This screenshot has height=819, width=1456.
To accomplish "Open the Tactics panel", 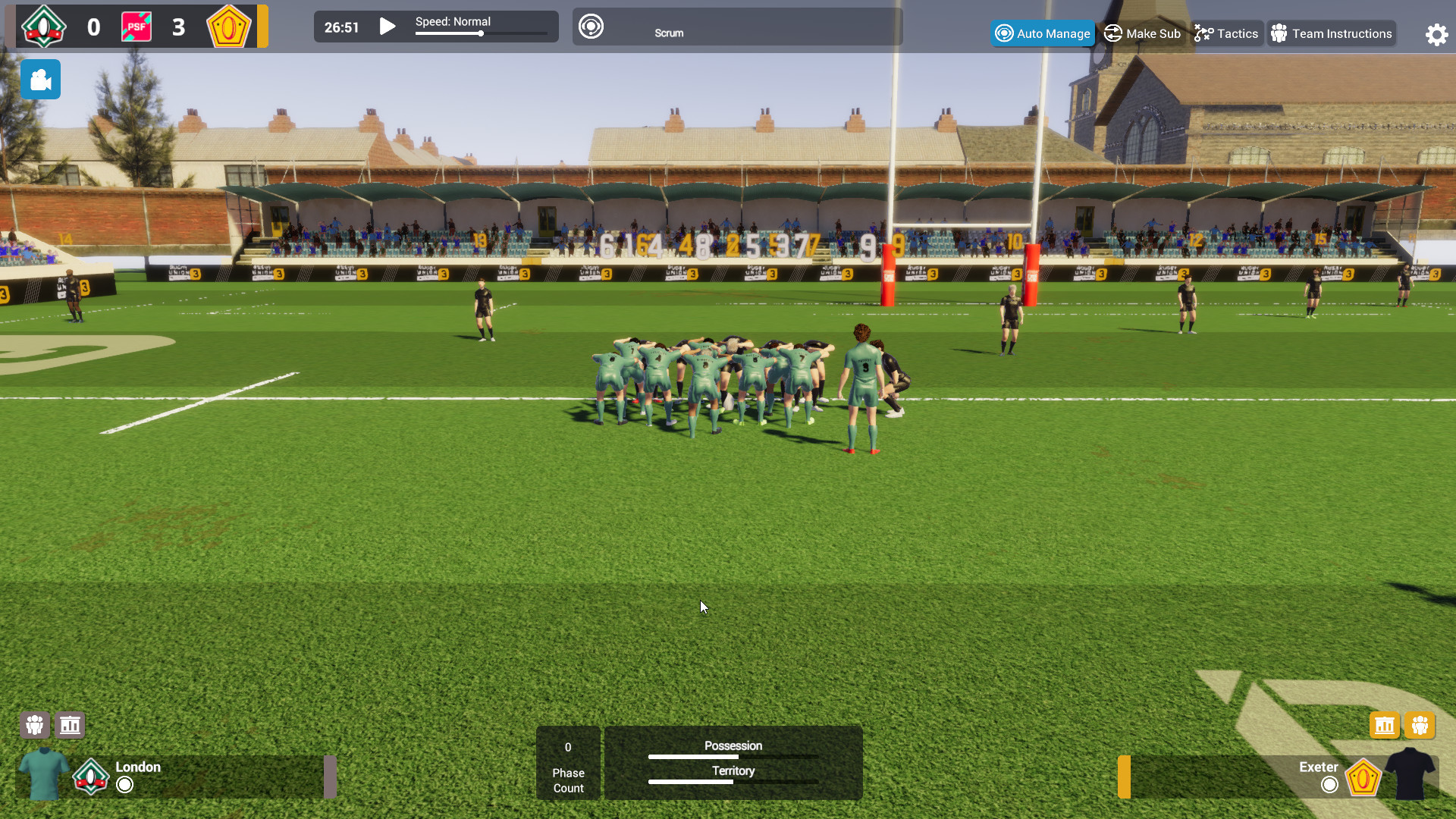I will coord(1226,33).
